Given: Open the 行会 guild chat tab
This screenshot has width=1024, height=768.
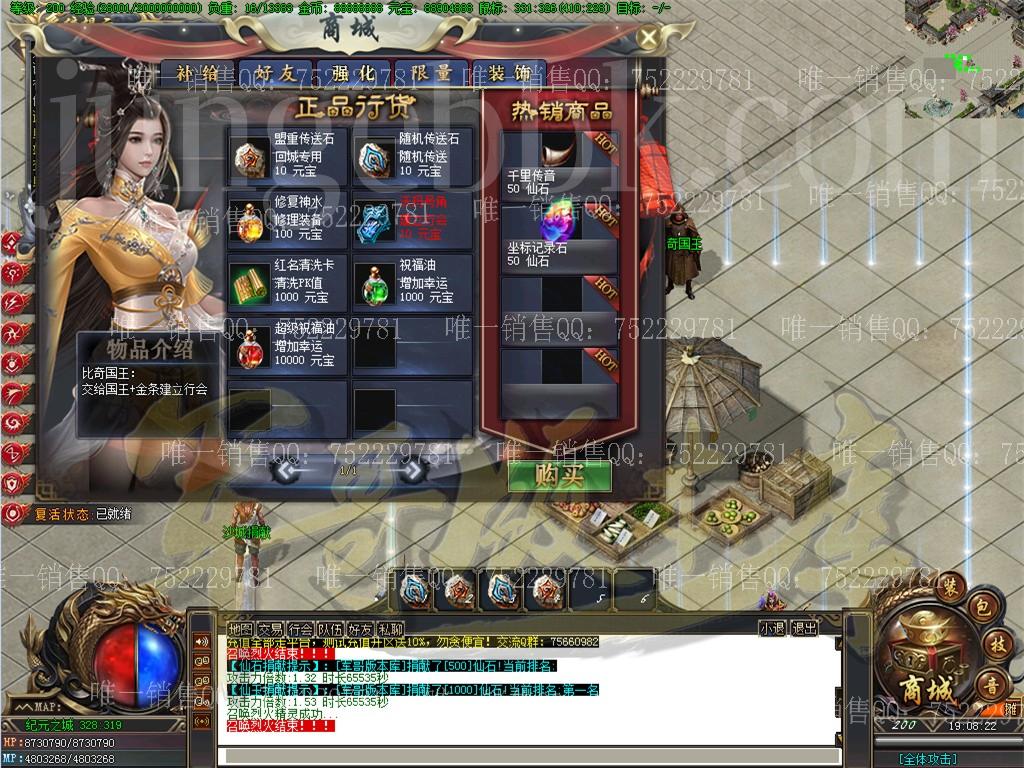Looking at the screenshot, I should click(x=301, y=629).
